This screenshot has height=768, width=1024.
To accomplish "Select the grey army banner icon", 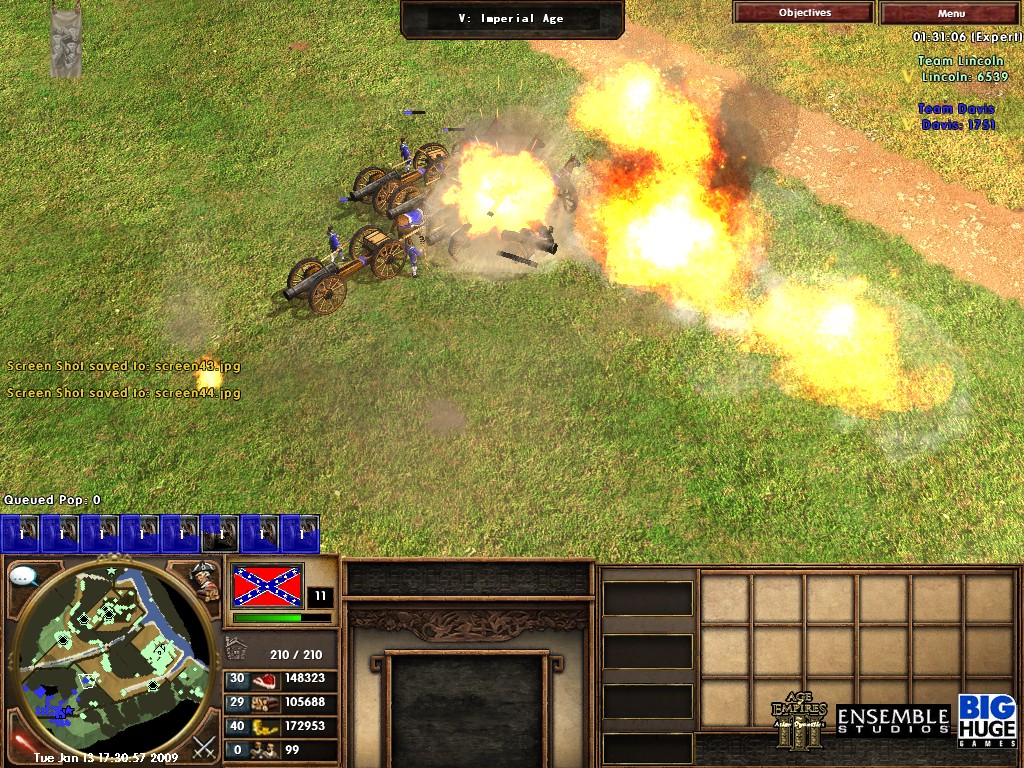I will (x=67, y=42).
